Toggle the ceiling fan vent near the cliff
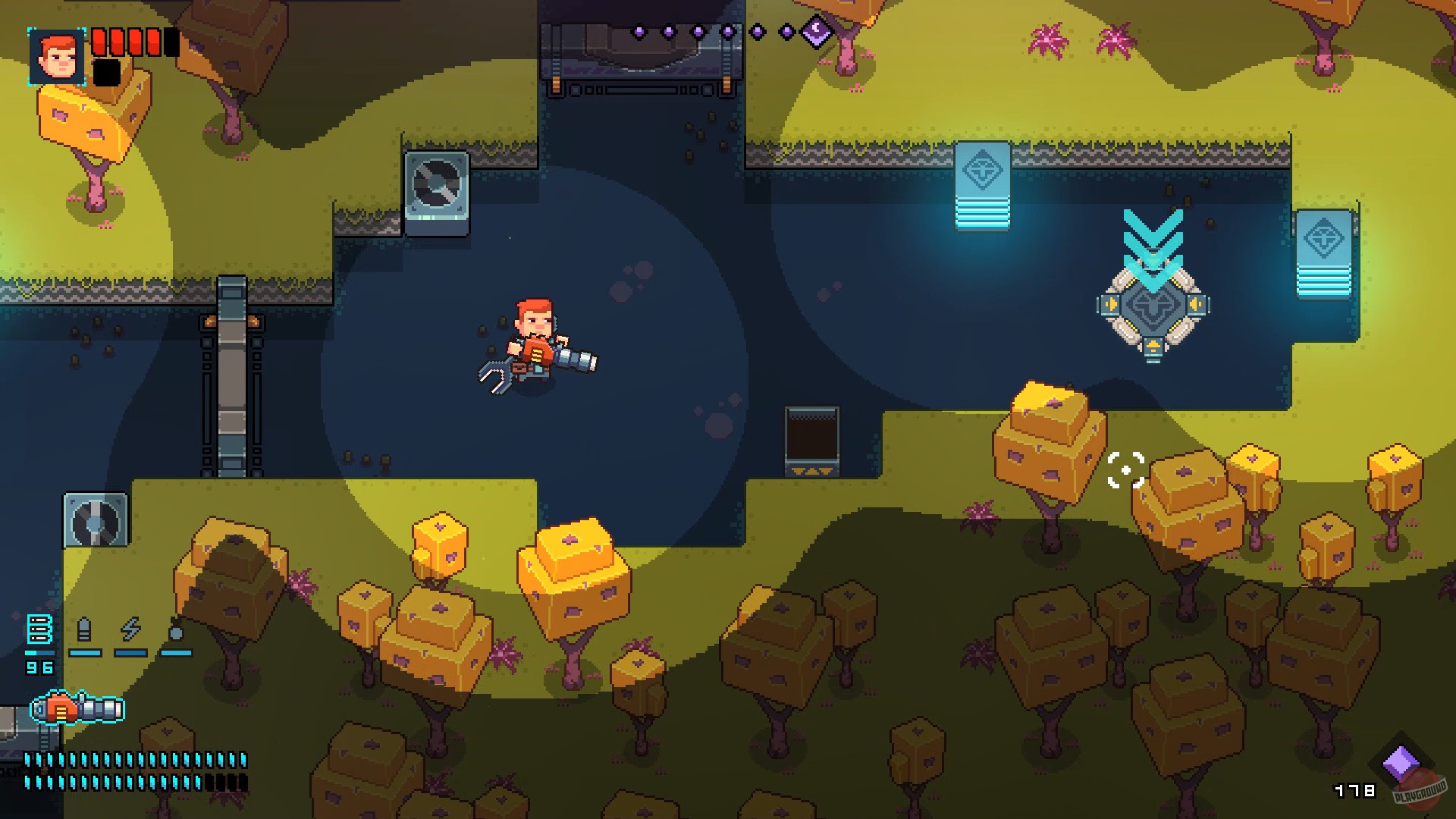This screenshot has height=819, width=1456. click(436, 184)
